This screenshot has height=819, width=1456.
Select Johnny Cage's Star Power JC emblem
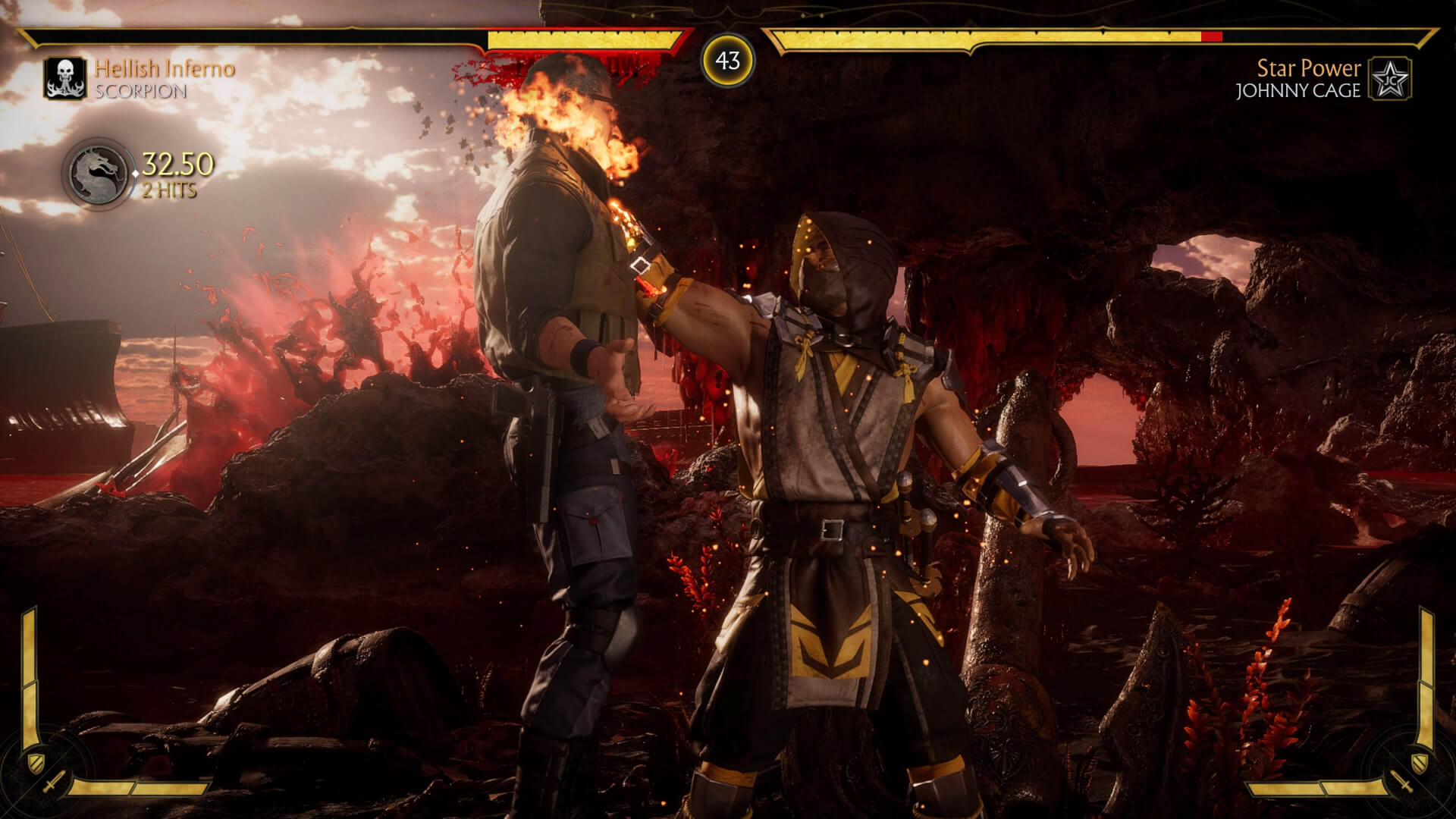1390,79
